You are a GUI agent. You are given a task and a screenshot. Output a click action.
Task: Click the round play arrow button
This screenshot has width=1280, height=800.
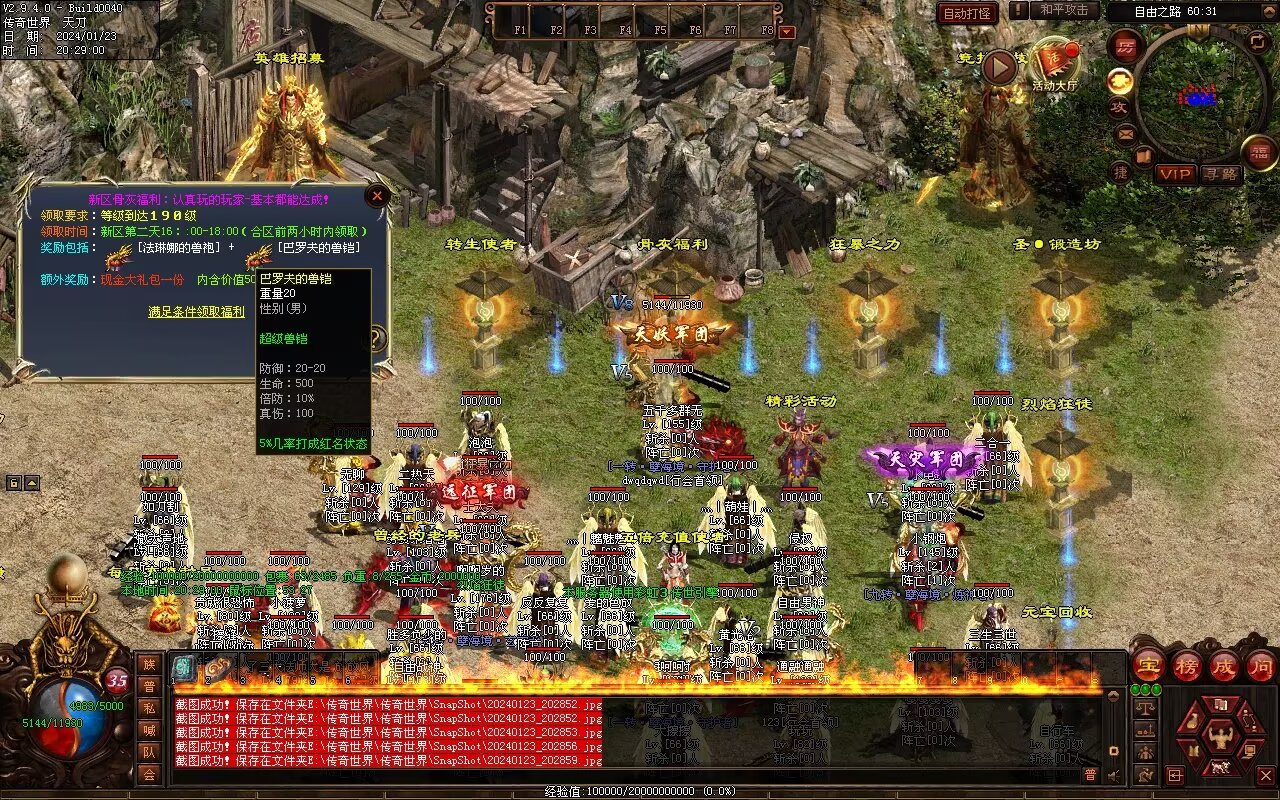(x=998, y=67)
